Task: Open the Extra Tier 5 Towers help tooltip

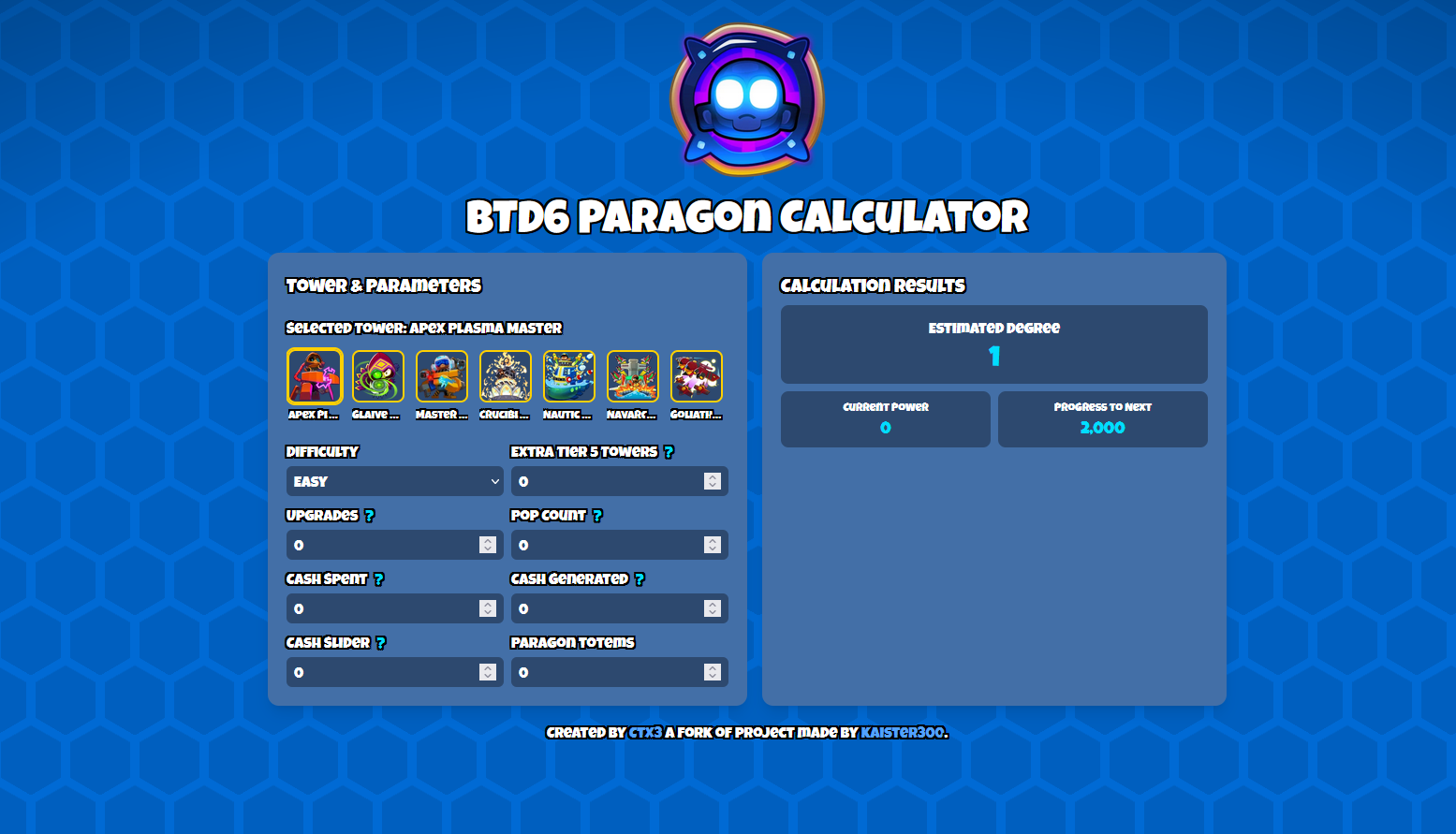Action: pyautogui.click(x=668, y=451)
